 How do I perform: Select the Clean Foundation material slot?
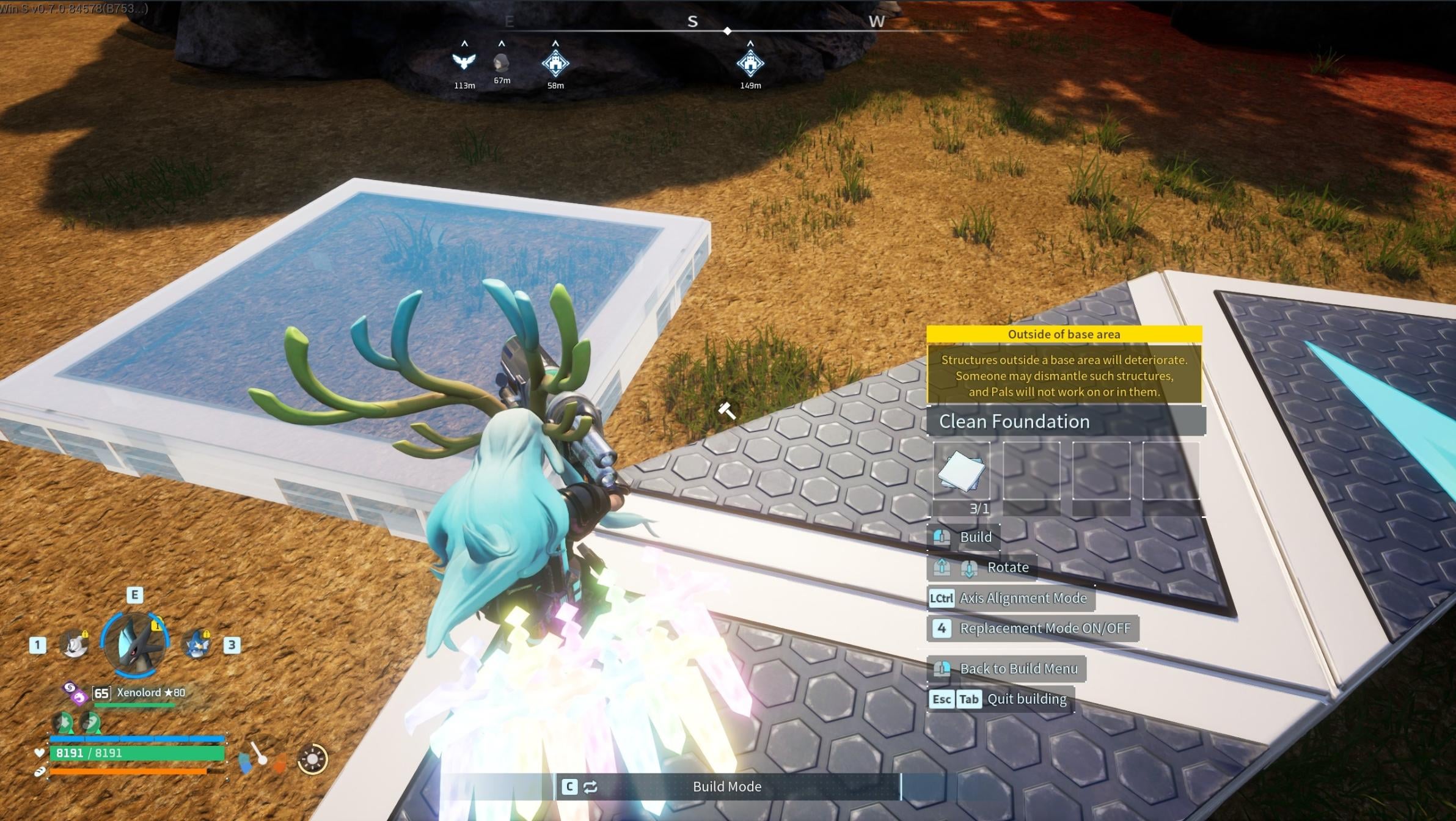961,471
